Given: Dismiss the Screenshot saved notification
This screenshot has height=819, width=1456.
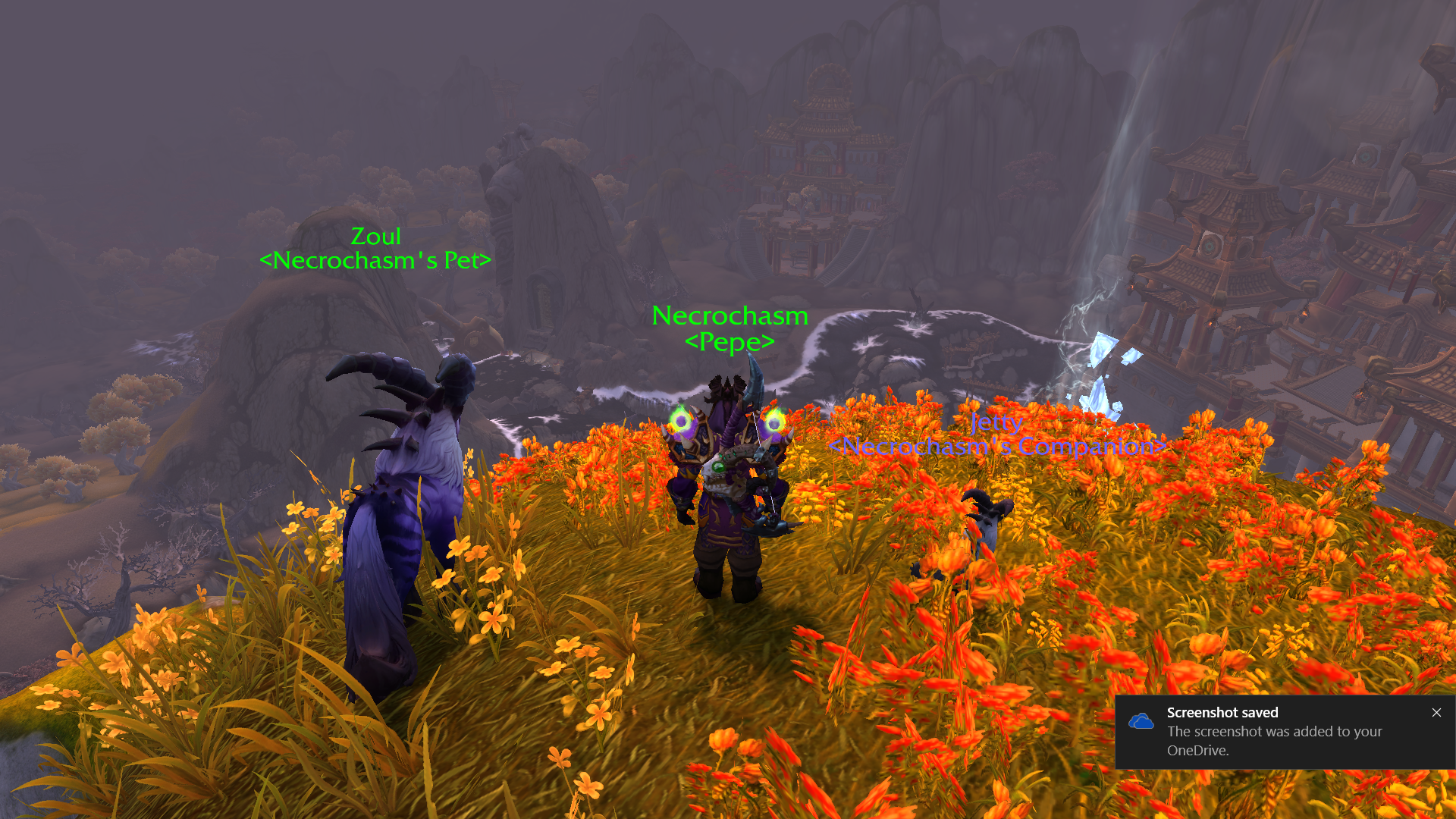Looking at the screenshot, I should [x=1436, y=712].
